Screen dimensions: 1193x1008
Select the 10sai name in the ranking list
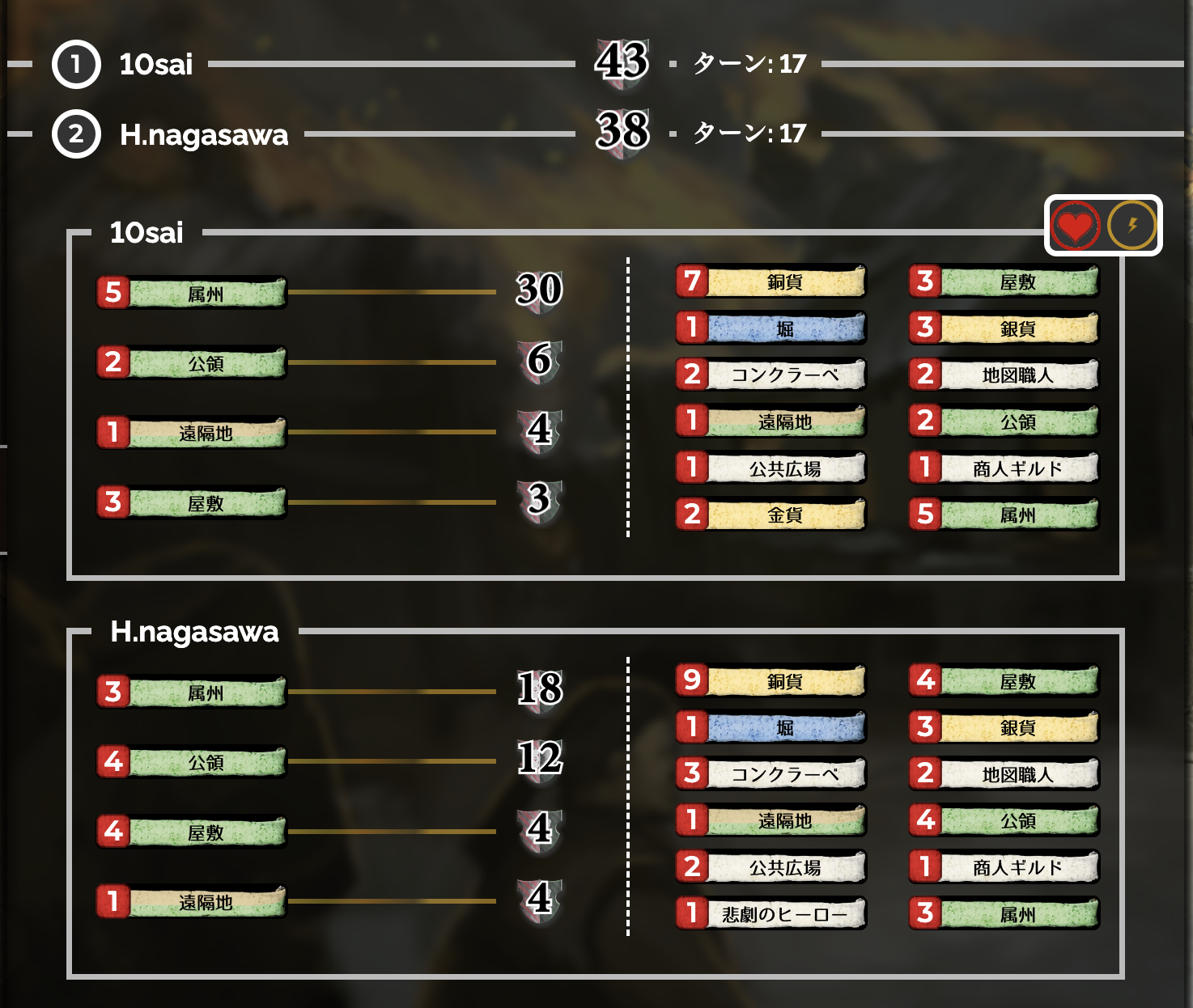[154, 64]
